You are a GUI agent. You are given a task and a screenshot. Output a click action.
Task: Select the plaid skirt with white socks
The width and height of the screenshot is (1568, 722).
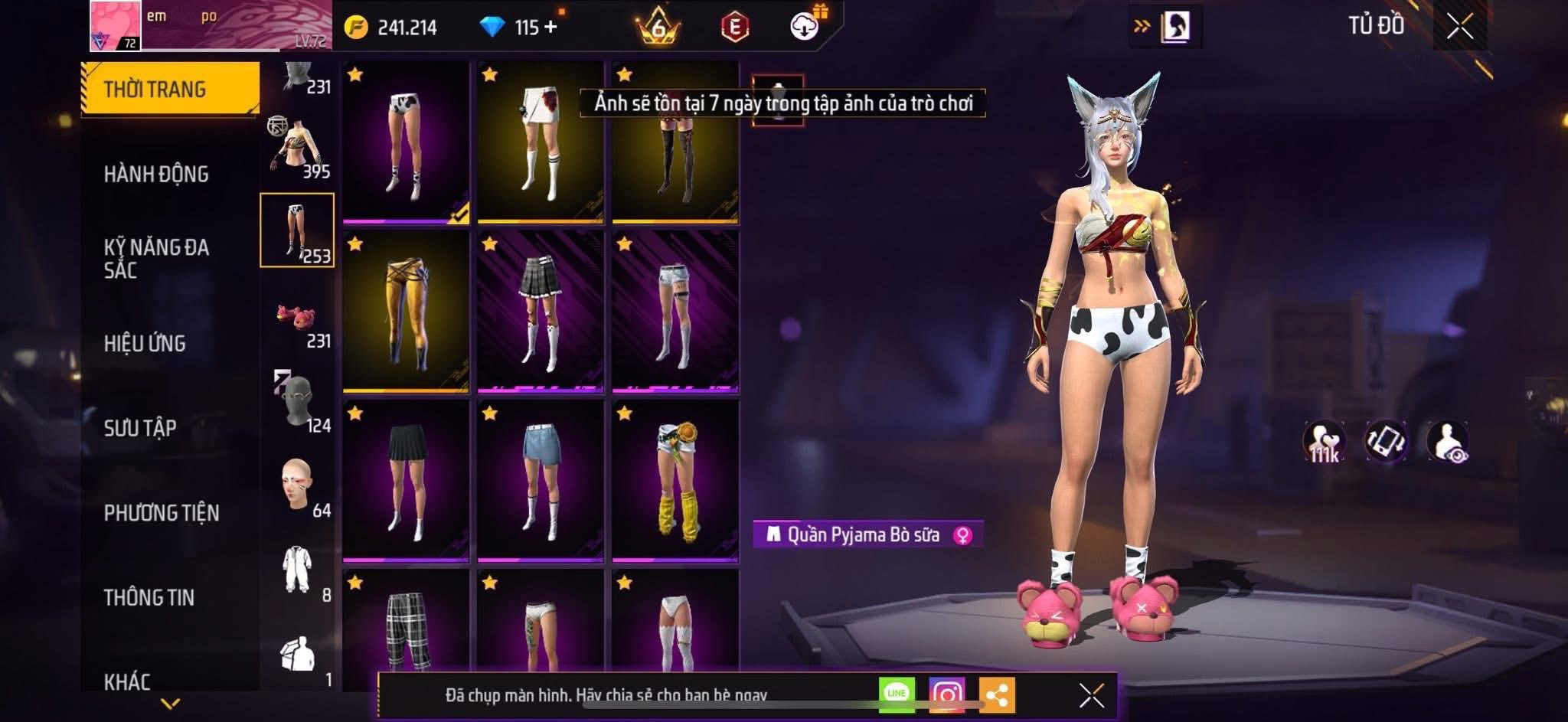[541, 312]
